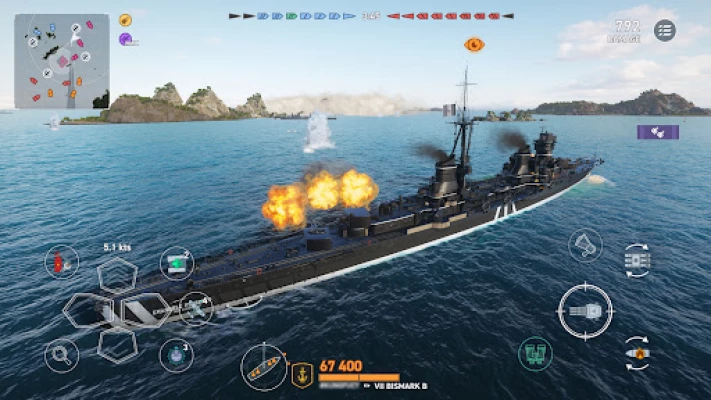711x400 pixels.
Task: Launch the spotter aircraft consumable
Action: pos(195,309)
